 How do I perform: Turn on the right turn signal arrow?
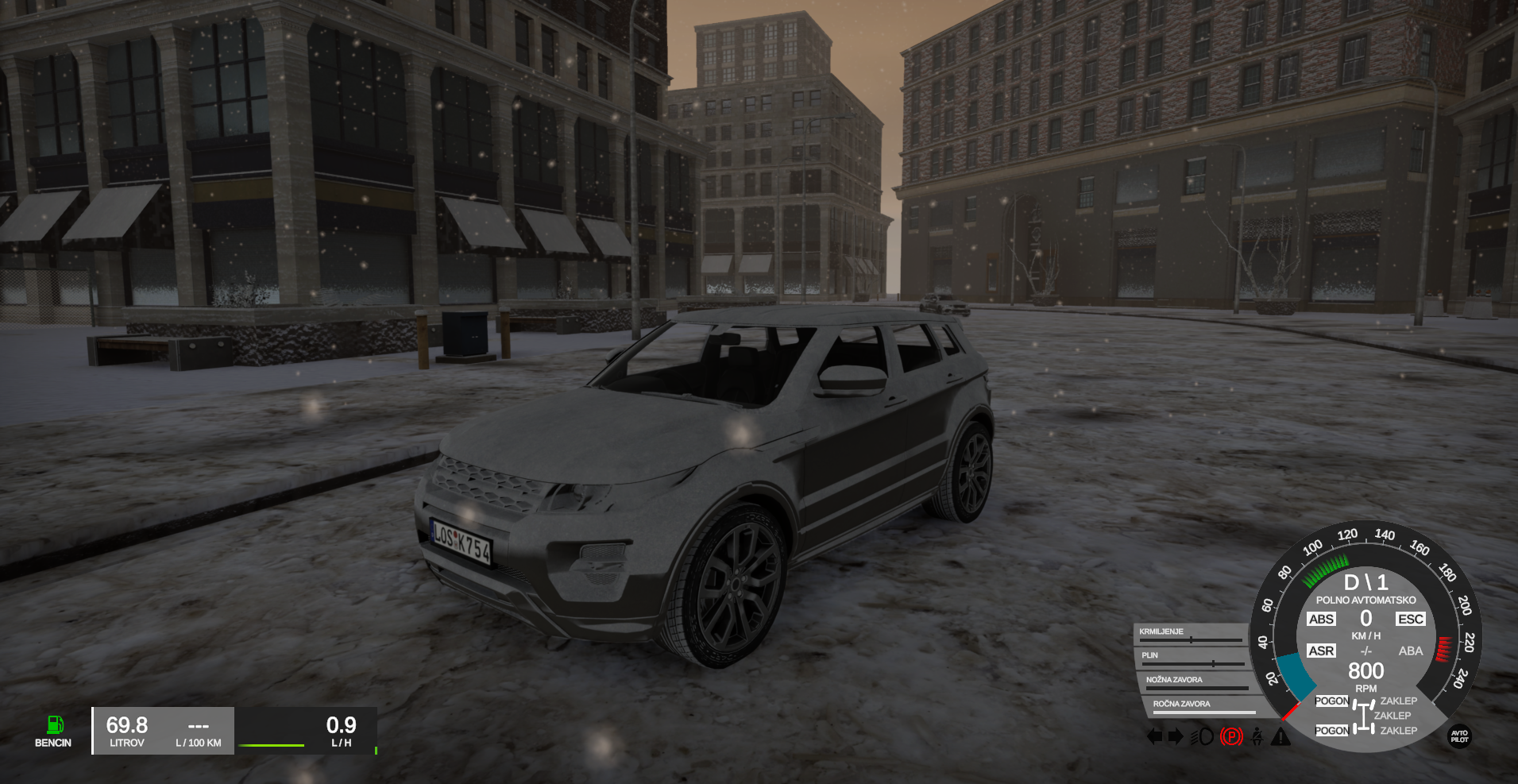[1176, 737]
